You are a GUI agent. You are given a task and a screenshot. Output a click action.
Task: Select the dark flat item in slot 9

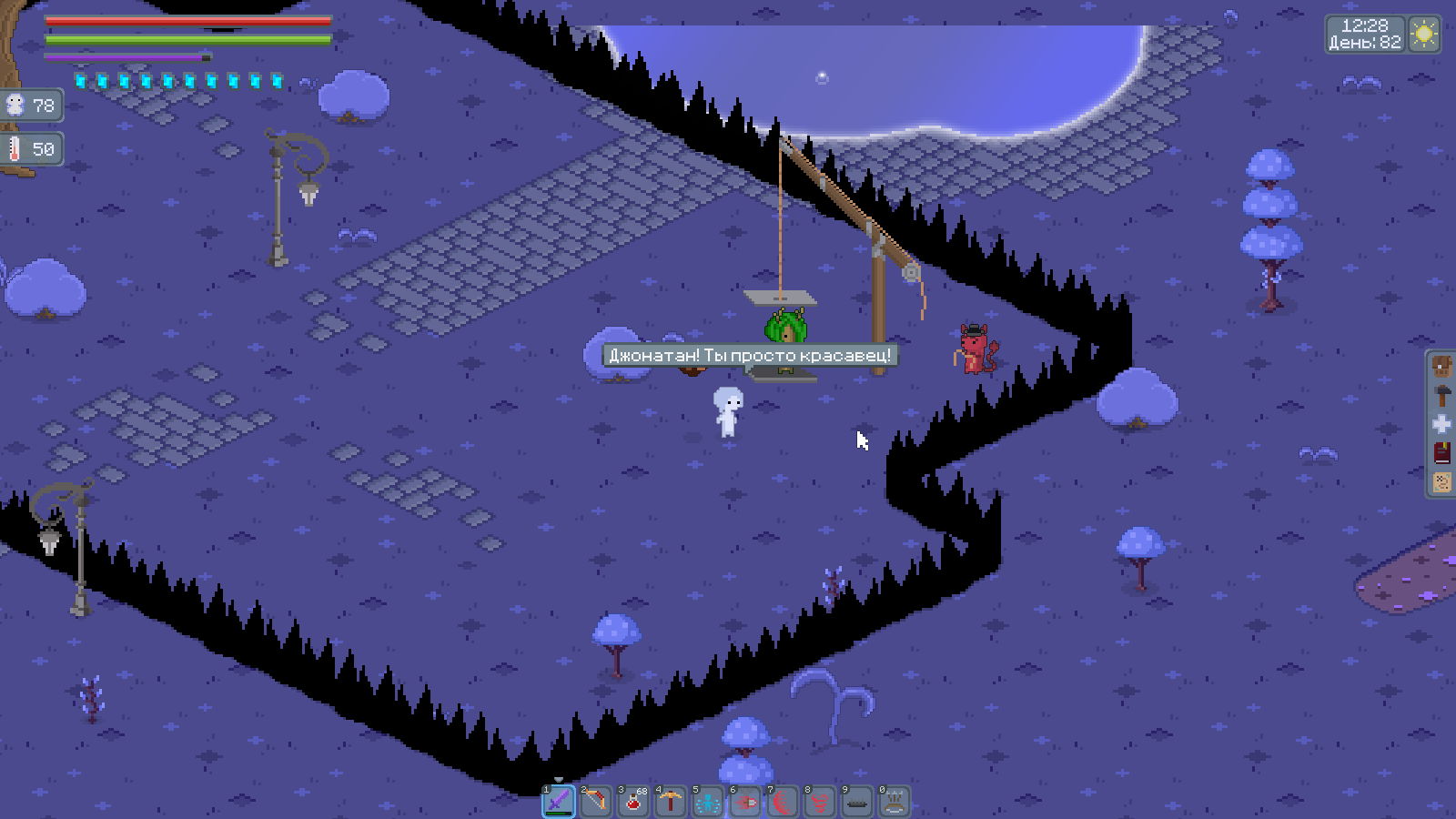[856, 802]
